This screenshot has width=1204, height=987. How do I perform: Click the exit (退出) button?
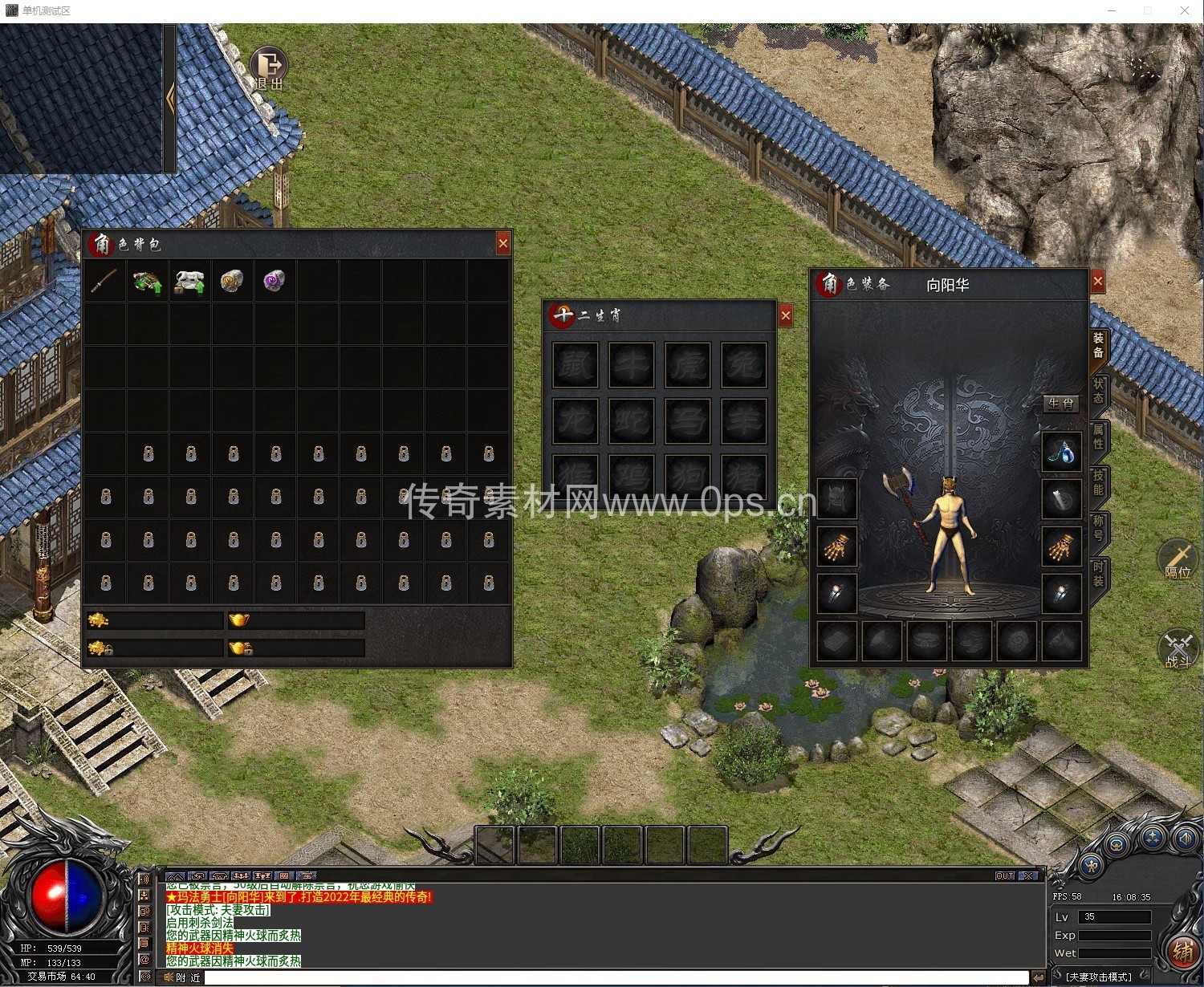click(269, 67)
